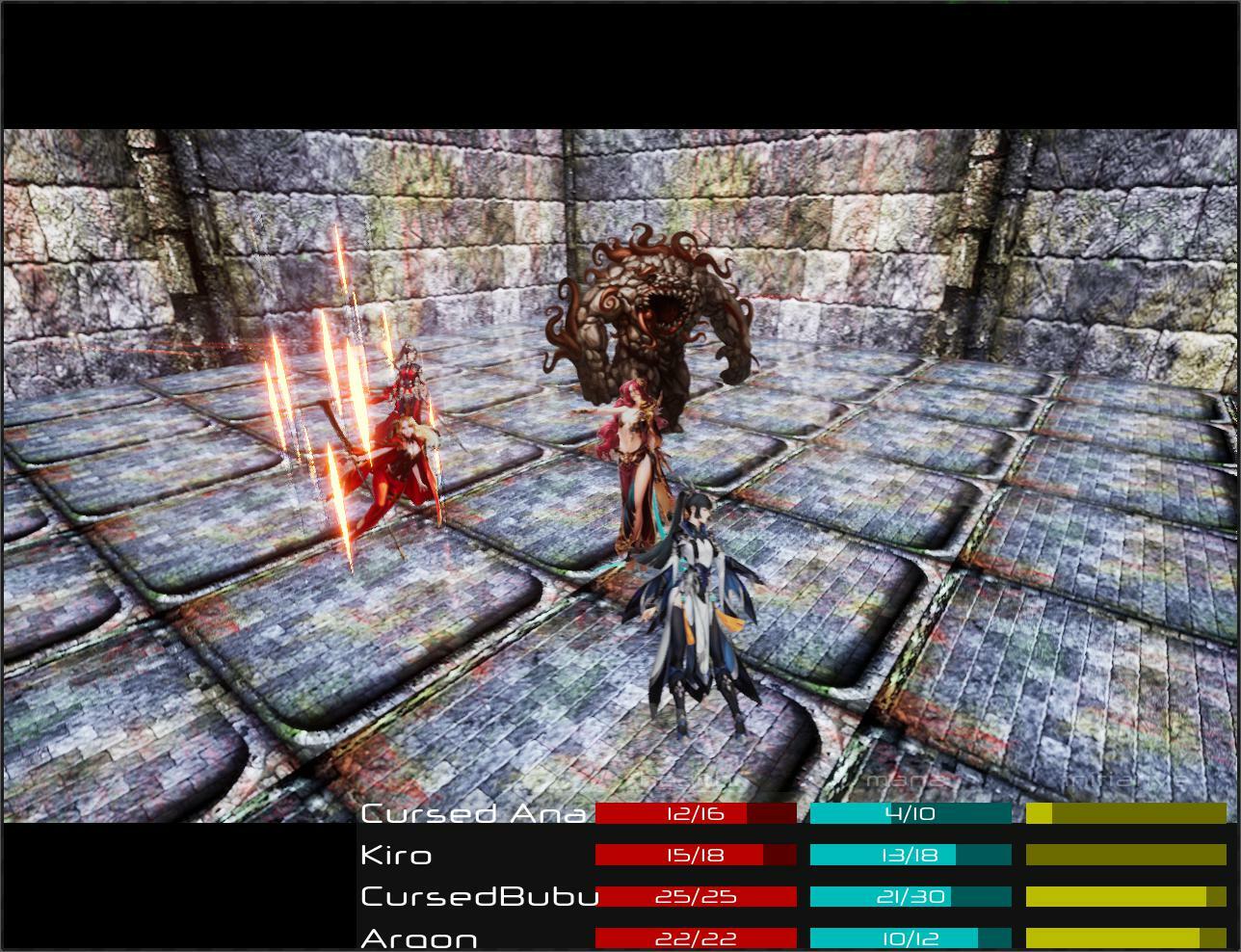
Task: Select party member Kiro
Action: pos(395,854)
